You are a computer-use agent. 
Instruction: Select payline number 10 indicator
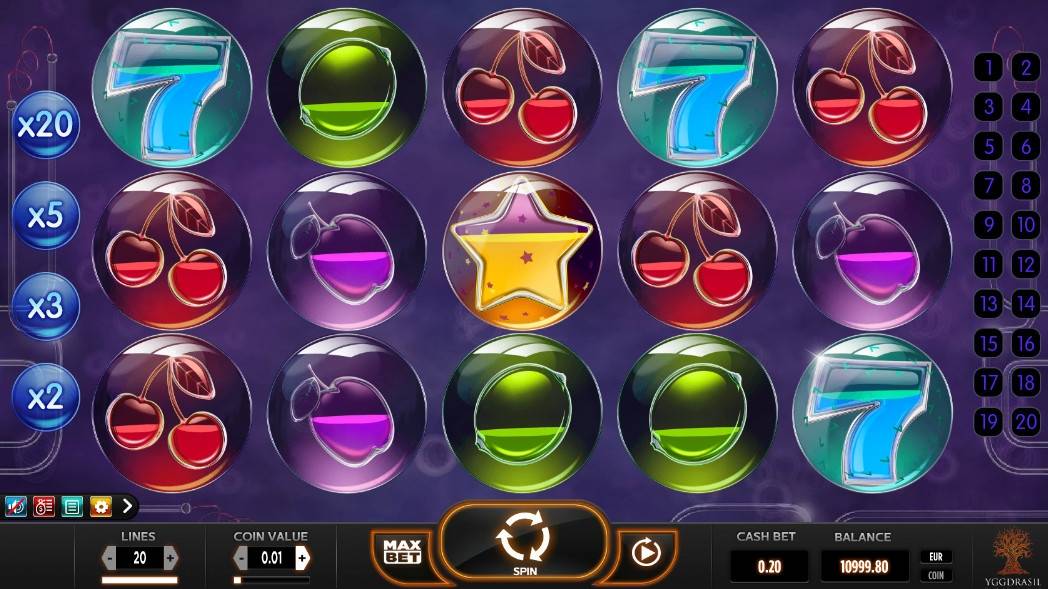pyautogui.click(x=1026, y=225)
